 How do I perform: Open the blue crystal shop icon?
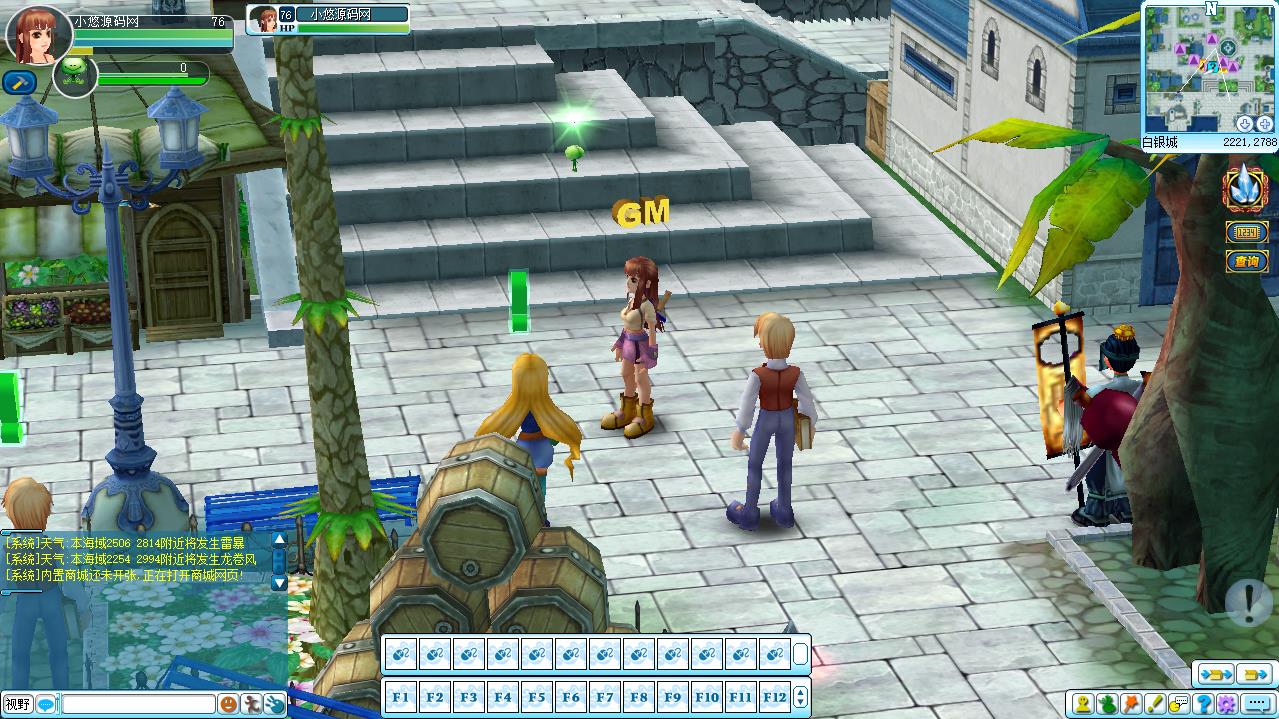click(x=1245, y=187)
